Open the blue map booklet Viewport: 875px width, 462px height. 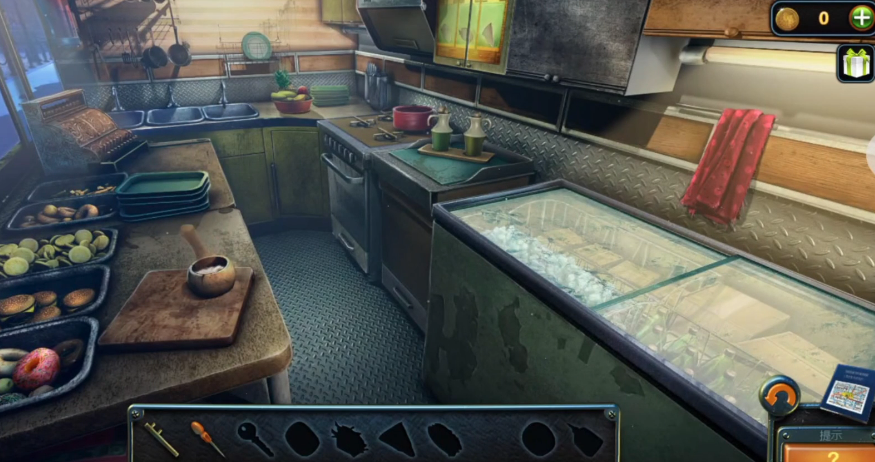point(846,391)
